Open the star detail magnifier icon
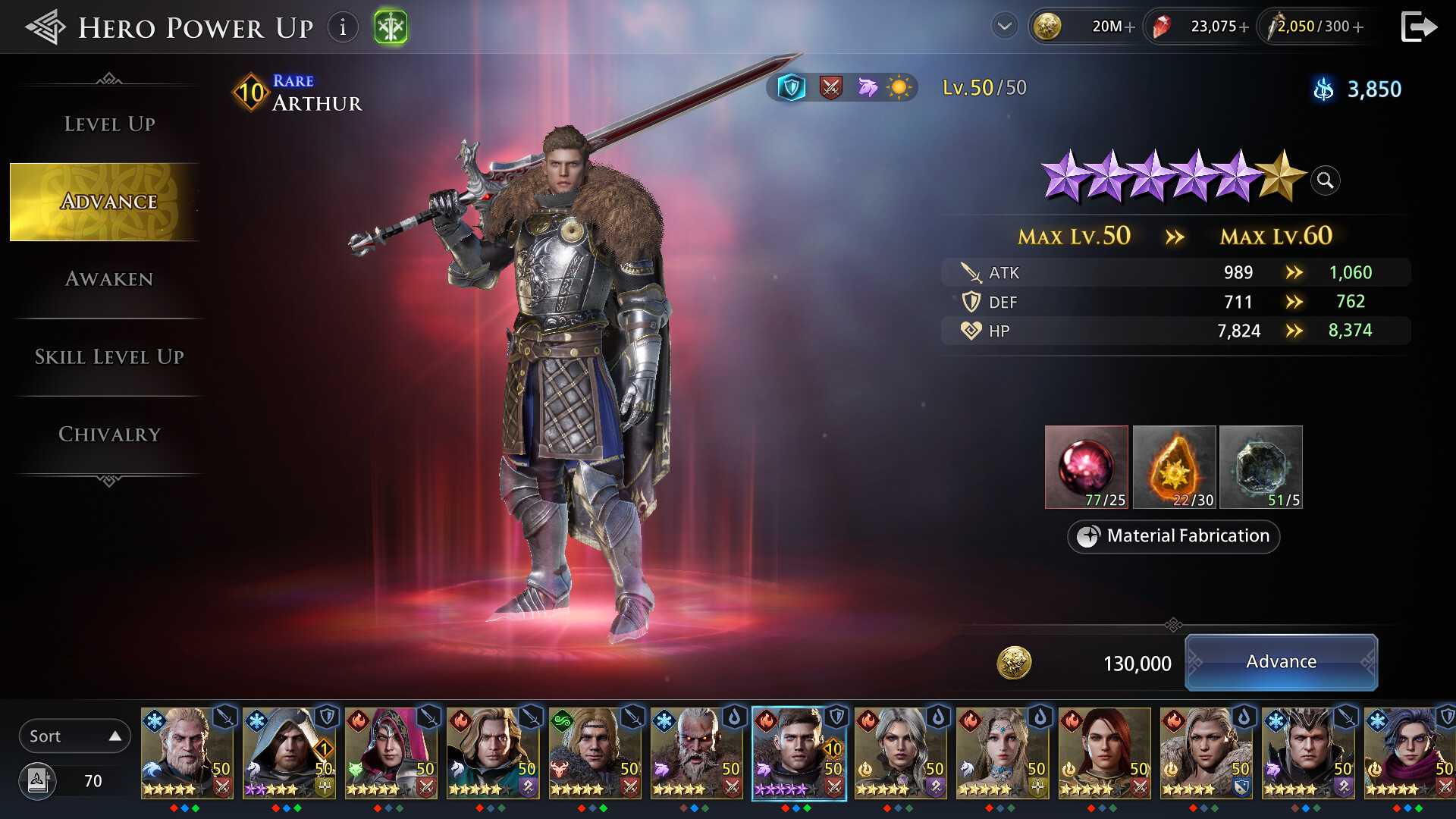This screenshot has width=1456, height=819. pyautogui.click(x=1324, y=180)
